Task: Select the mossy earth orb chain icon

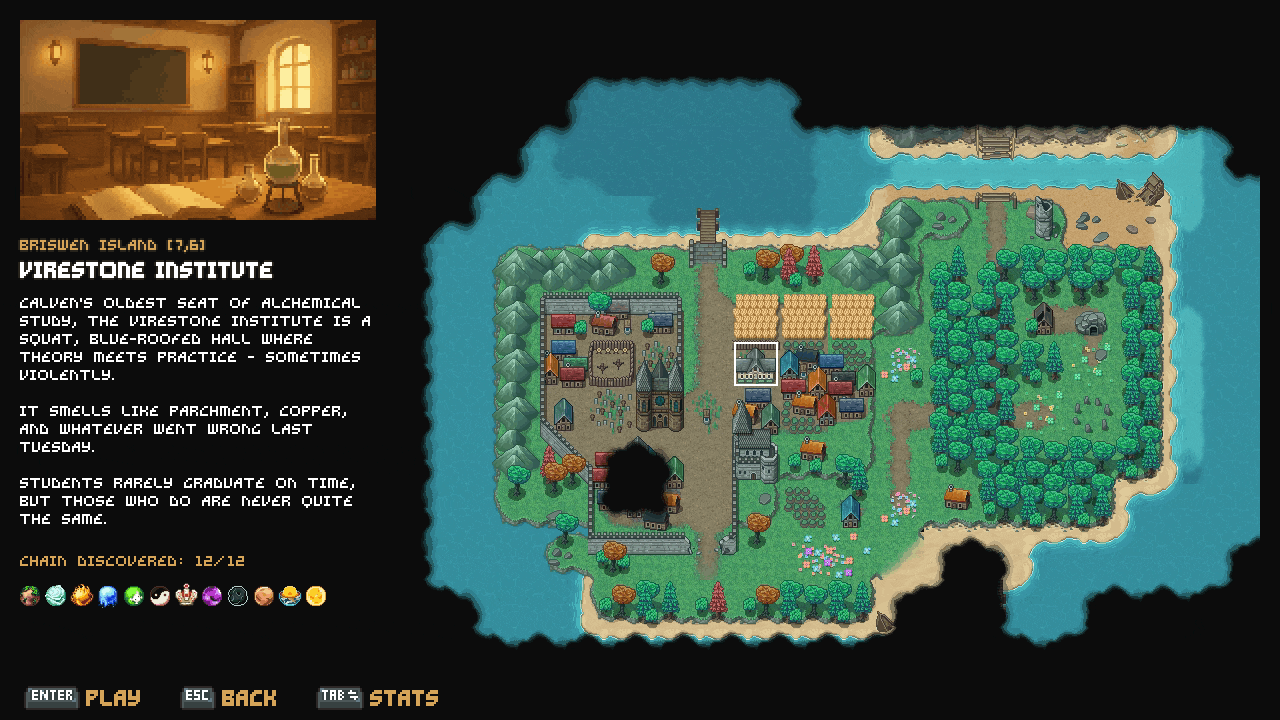Action: (x=30, y=597)
